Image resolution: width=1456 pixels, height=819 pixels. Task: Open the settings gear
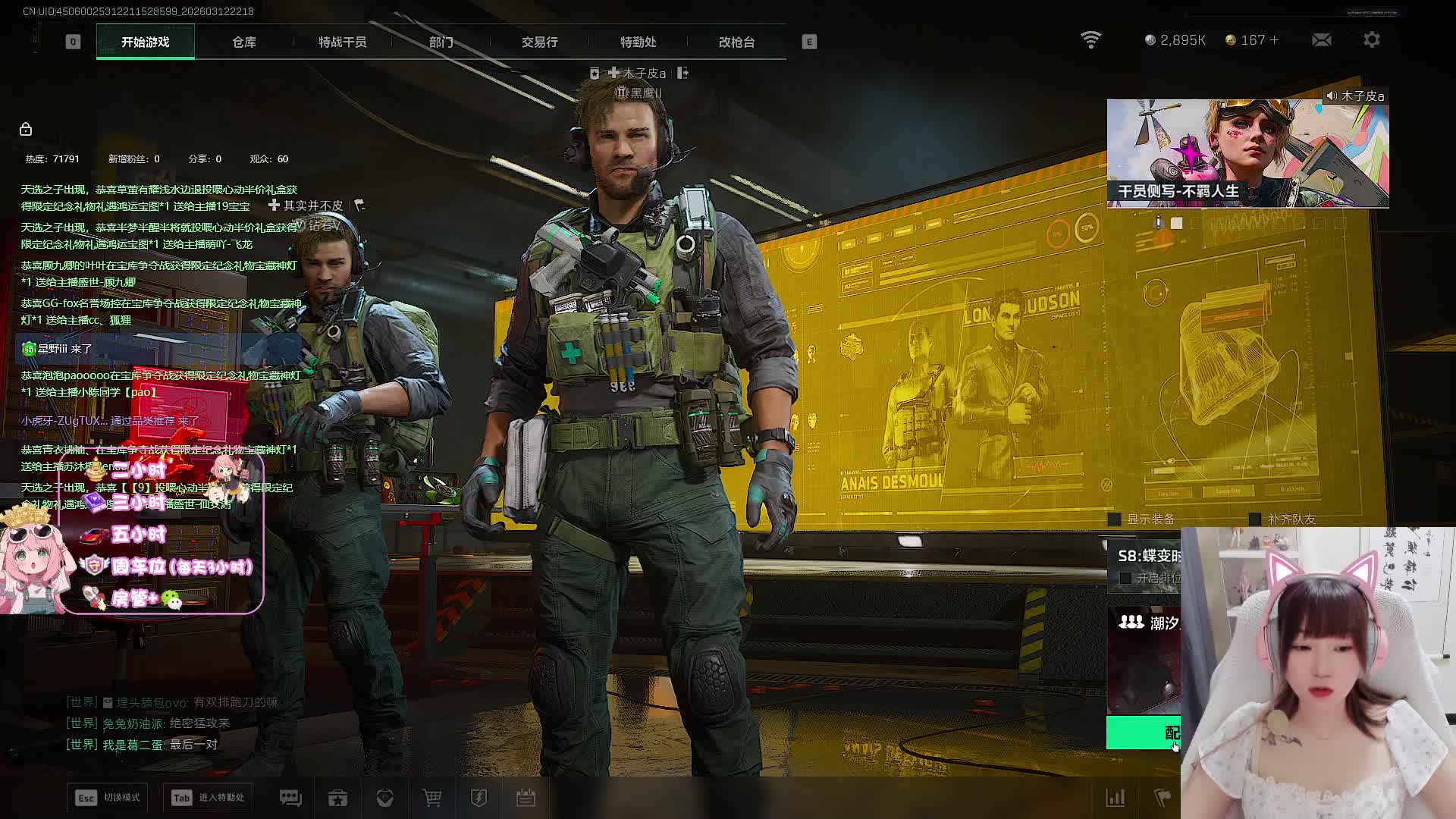(x=1372, y=40)
